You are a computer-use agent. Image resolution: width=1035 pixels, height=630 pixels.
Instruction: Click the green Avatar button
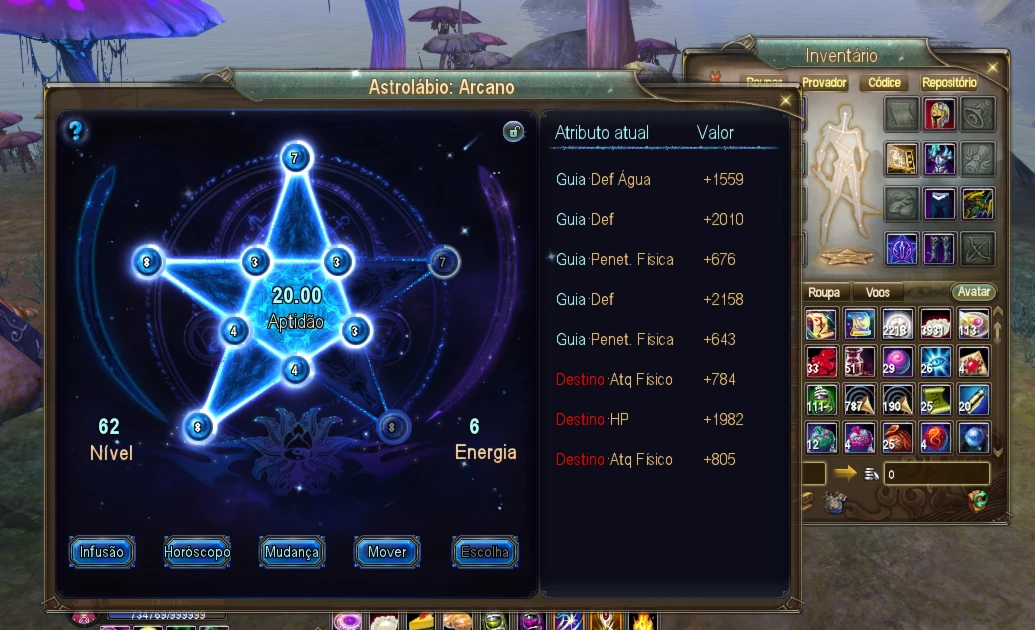coord(972,292)
